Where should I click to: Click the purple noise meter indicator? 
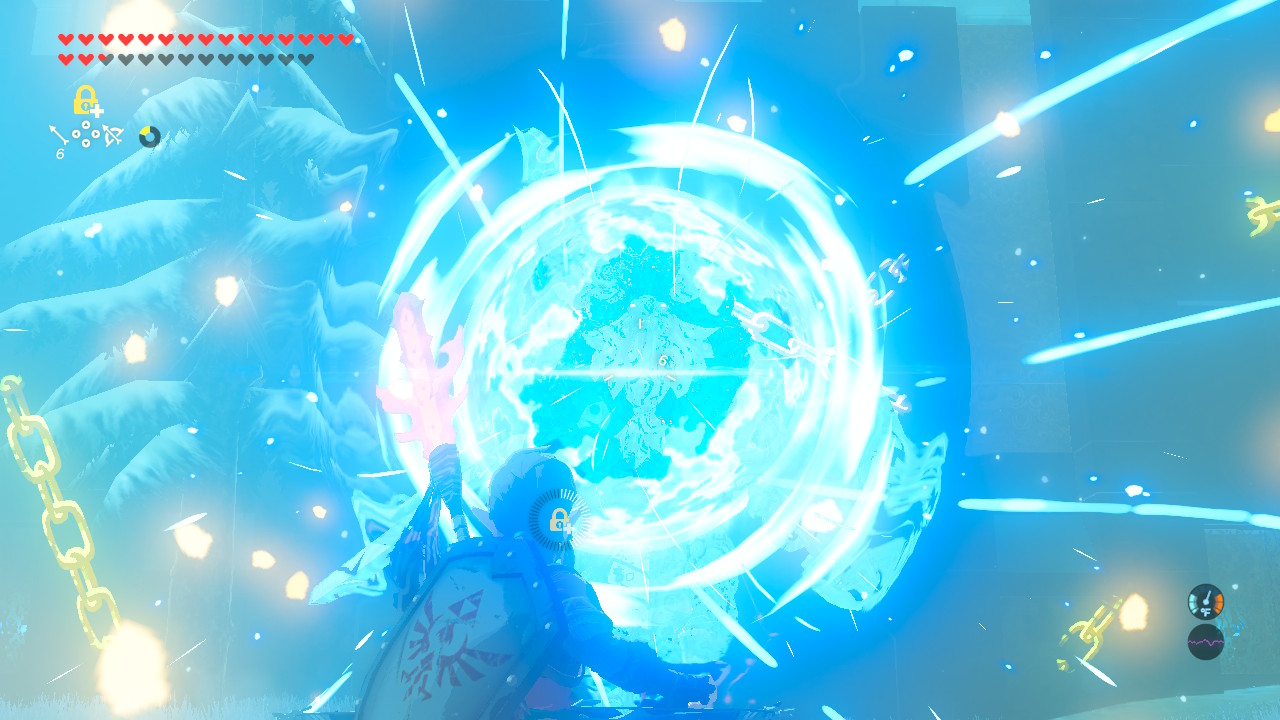(1206, 642)
